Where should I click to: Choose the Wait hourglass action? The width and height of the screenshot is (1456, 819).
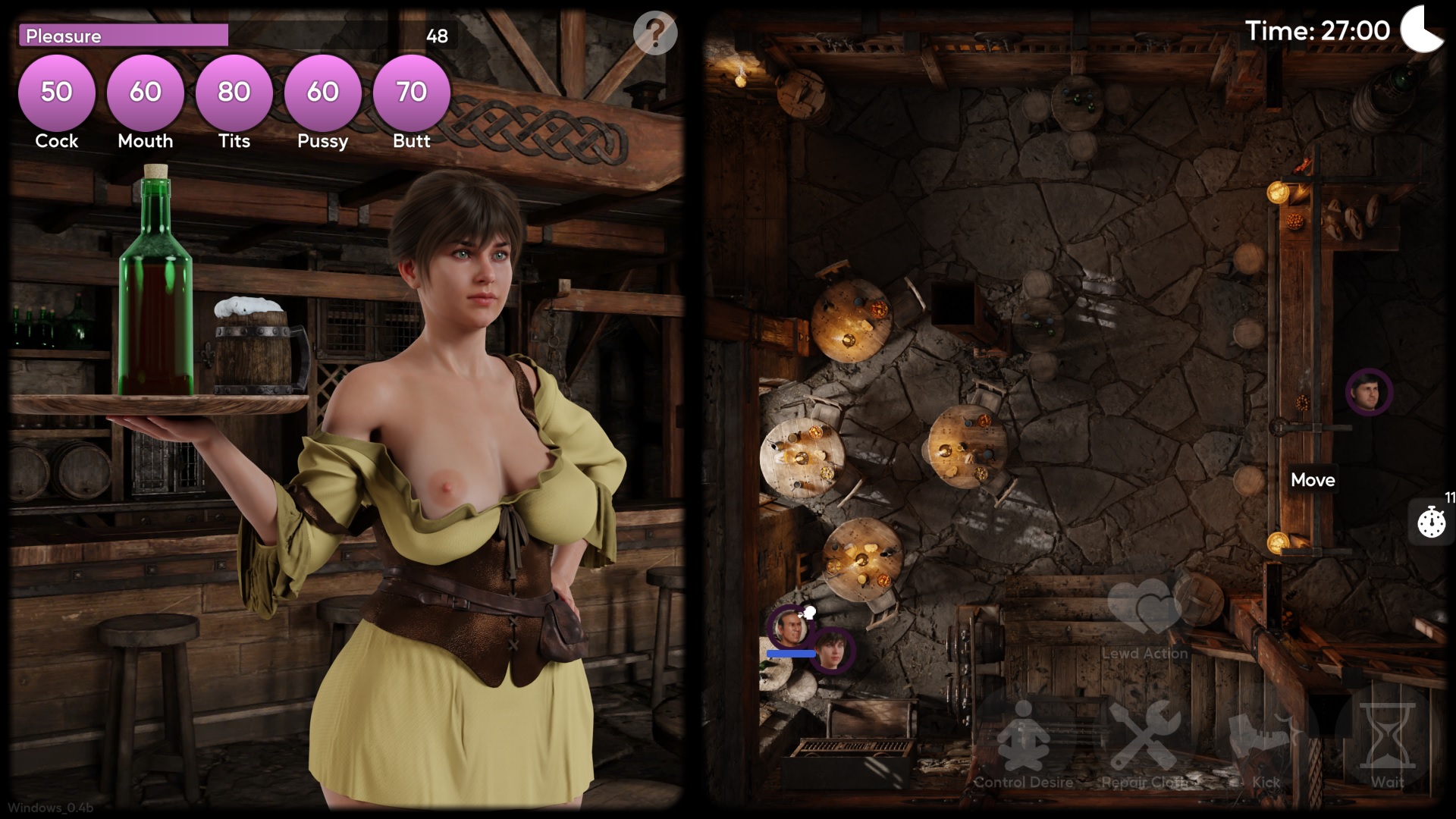point(1387,739)
